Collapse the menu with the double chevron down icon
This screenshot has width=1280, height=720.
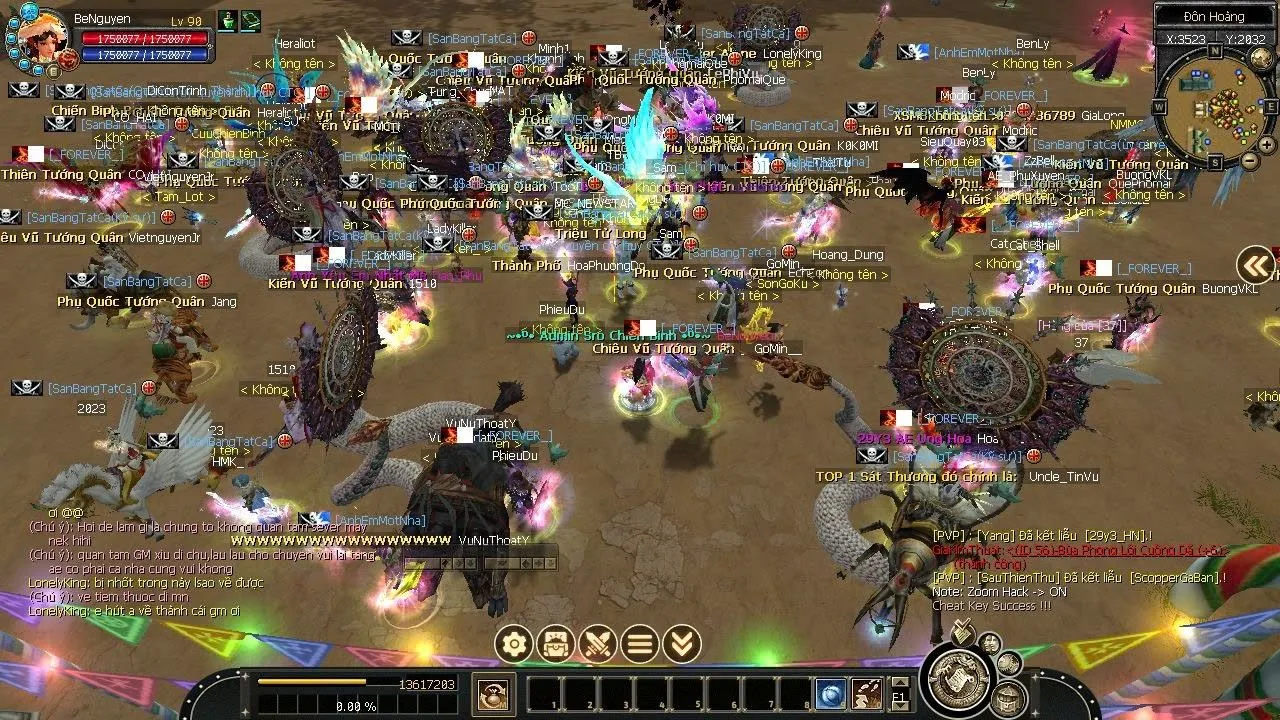(682, 644)
